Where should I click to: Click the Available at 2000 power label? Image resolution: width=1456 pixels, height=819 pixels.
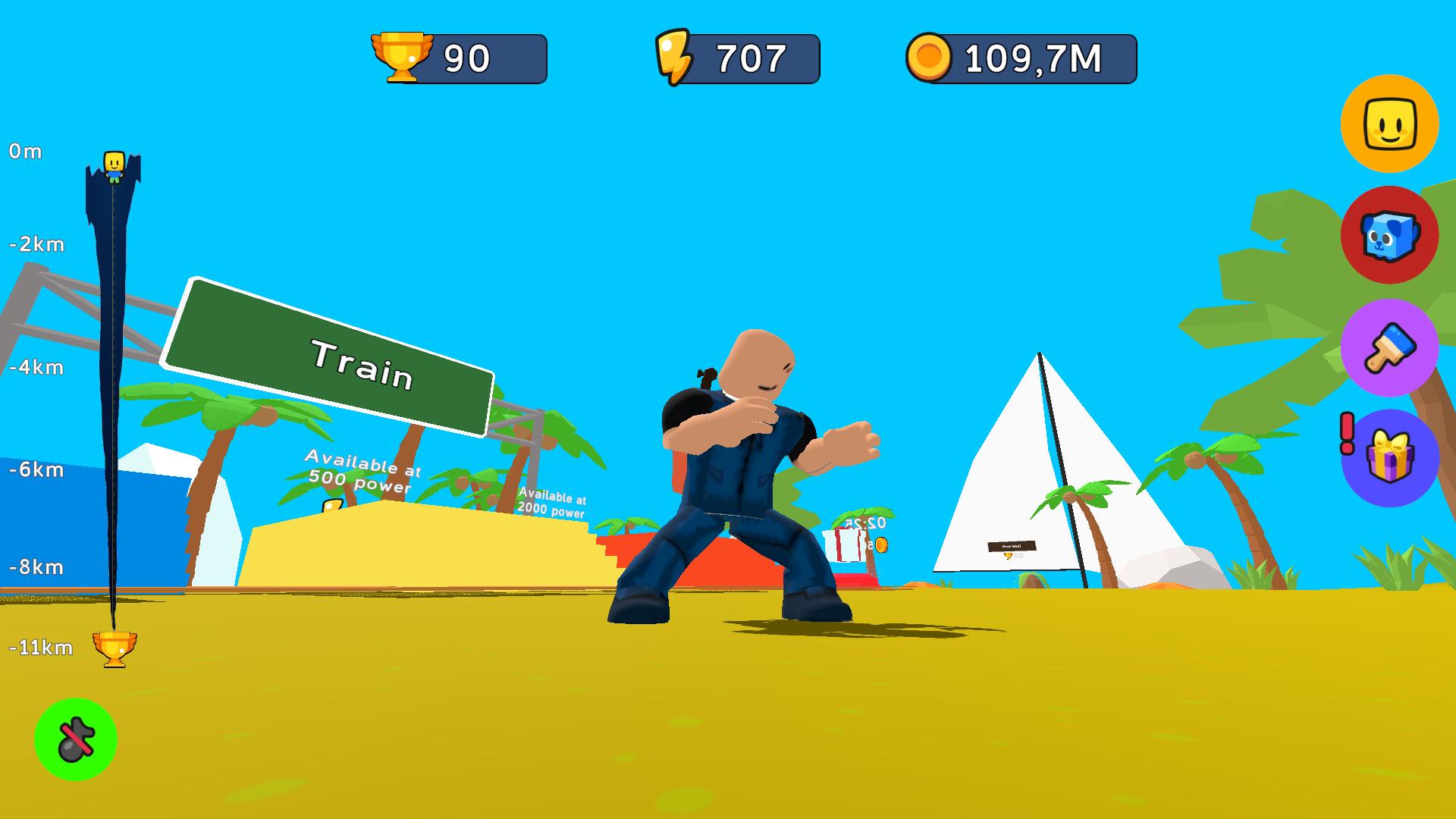554,505
